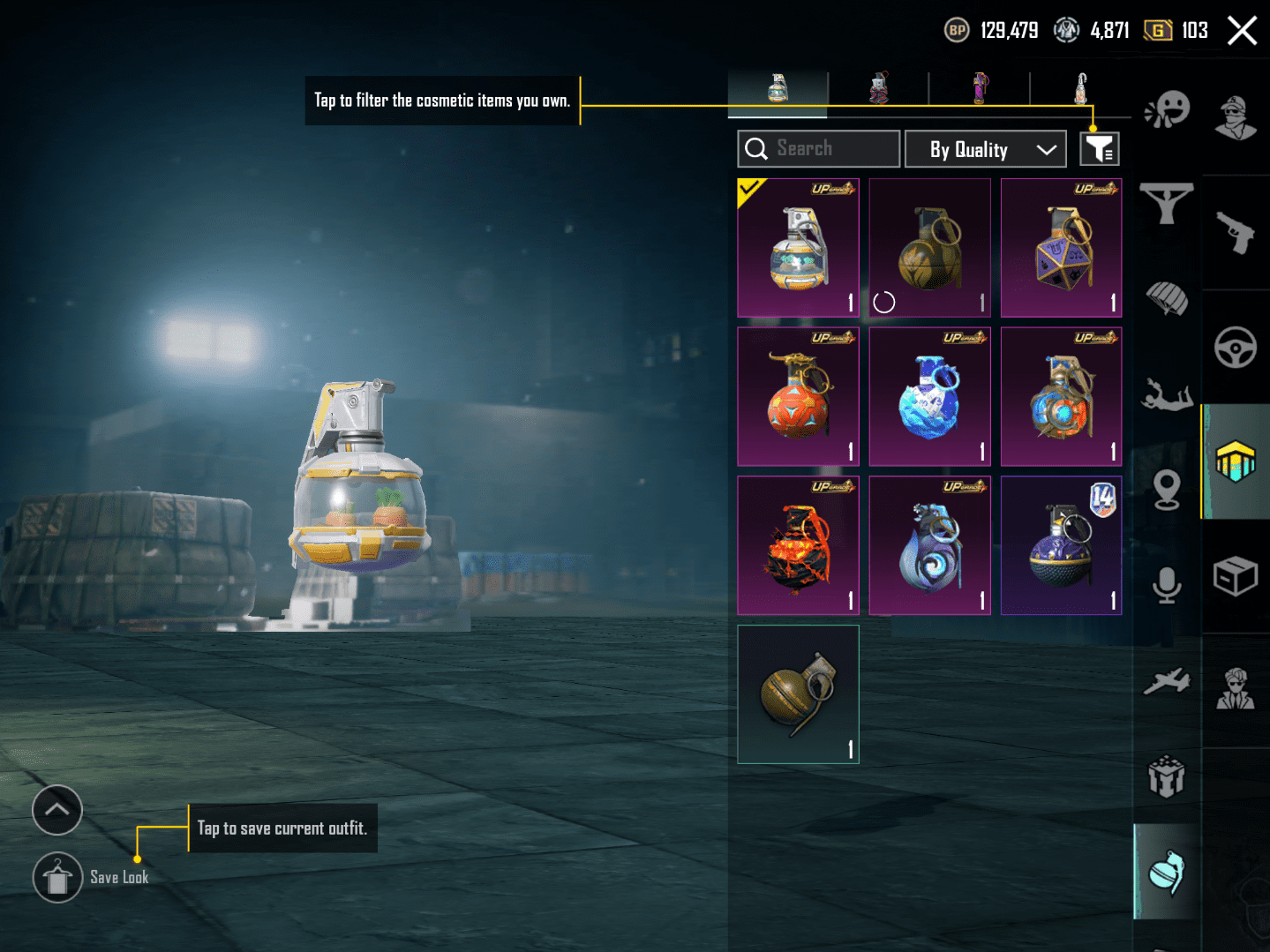The height and width of the screenshot is (952, 1270).
Task: Open the microphone voice category
Action: tap(1167, 584)
